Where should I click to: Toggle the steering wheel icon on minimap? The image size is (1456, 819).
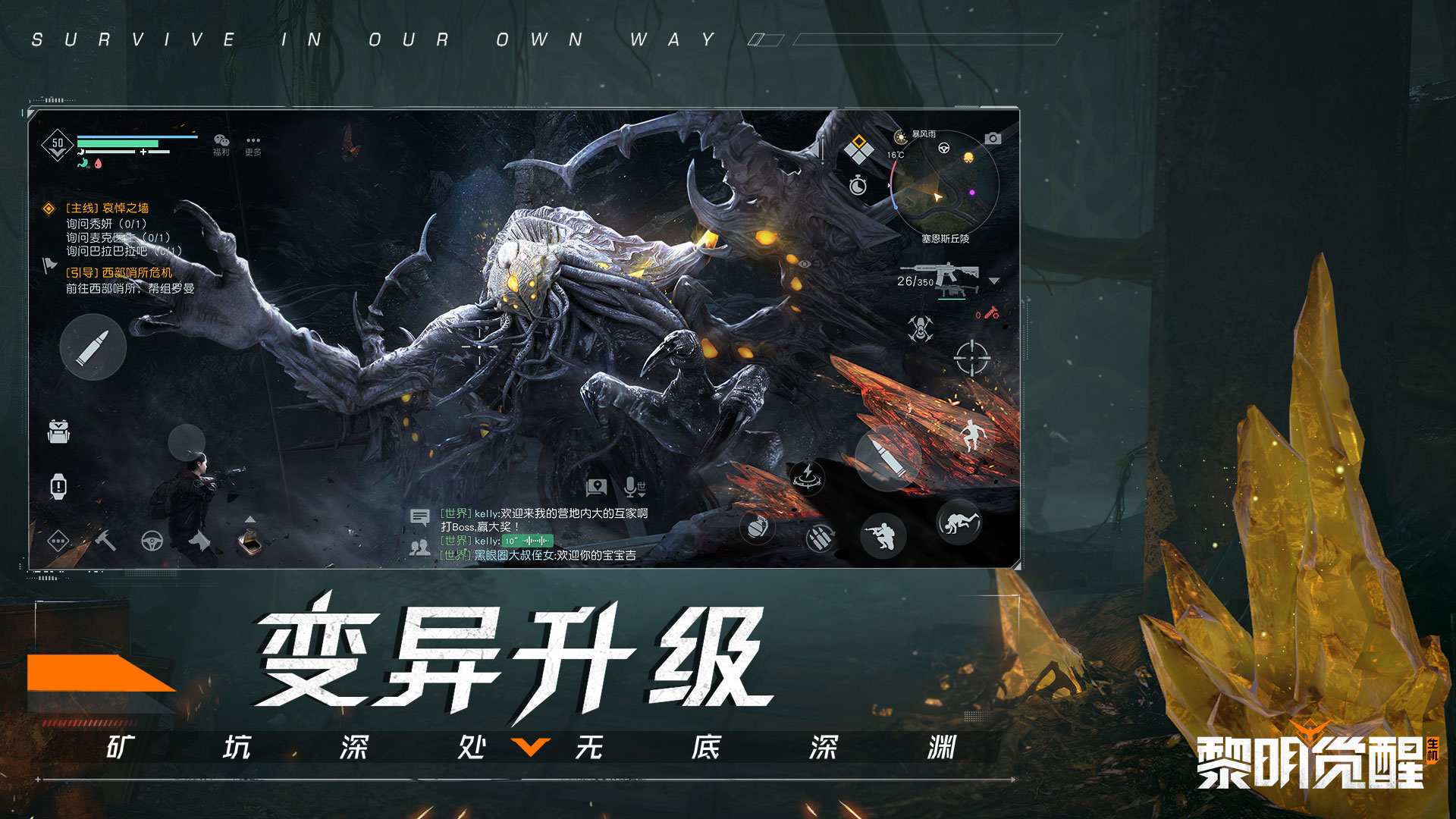coord(944,149)
